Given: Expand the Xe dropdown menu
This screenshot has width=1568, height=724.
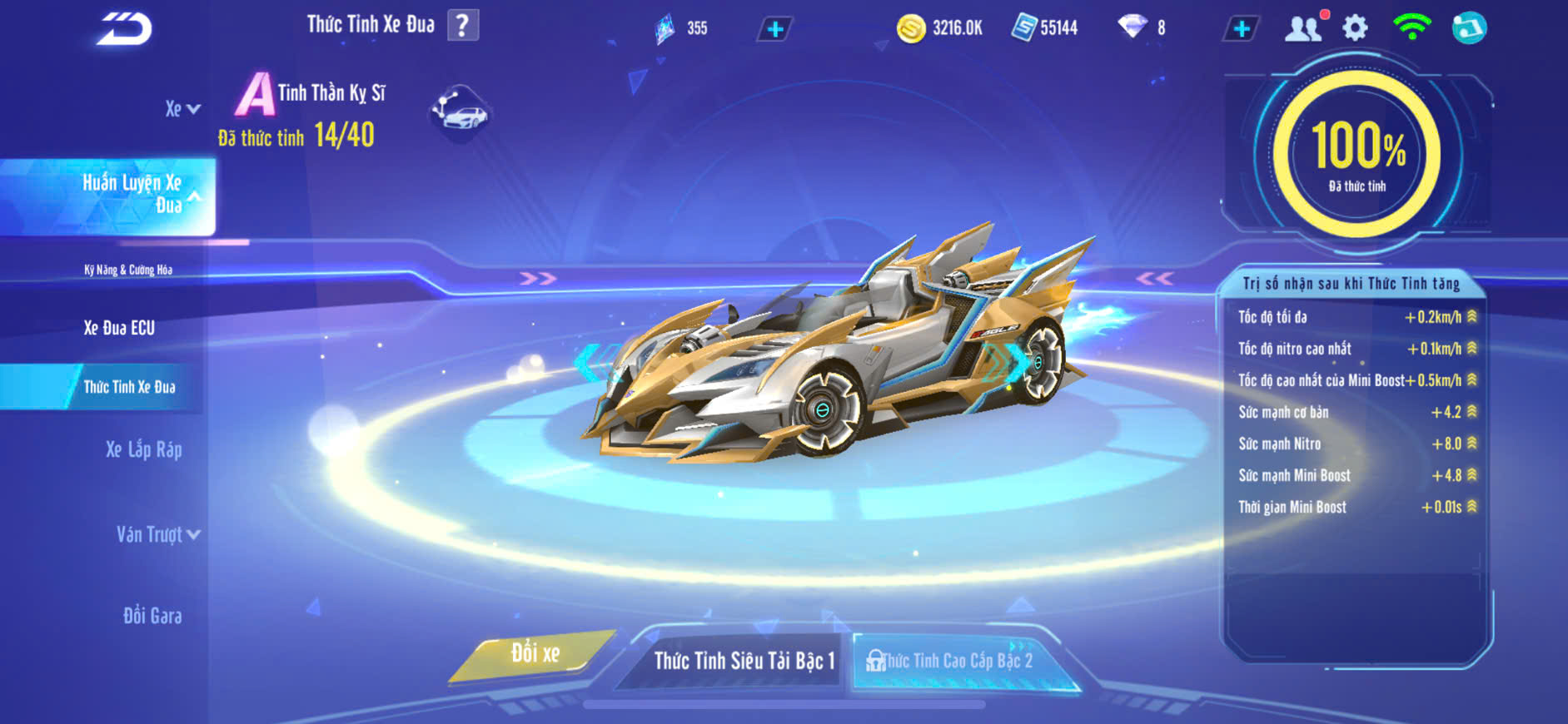Looking at the screenshot, I should (x=182, y=109).
